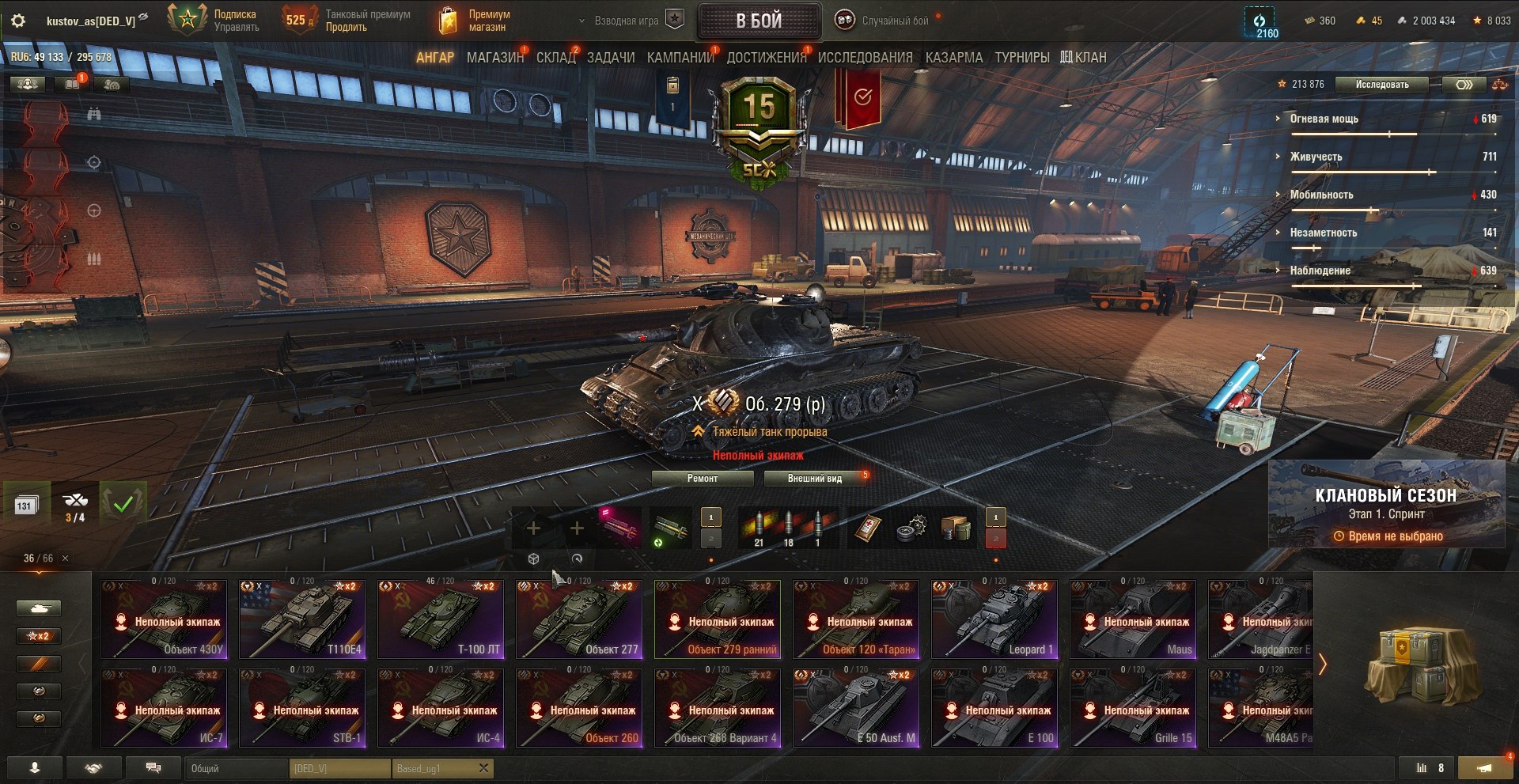The height and width of the screenshot is (784, 1519).
Task: Close the Based_ug1 chat tab
Action: (483, 767)
